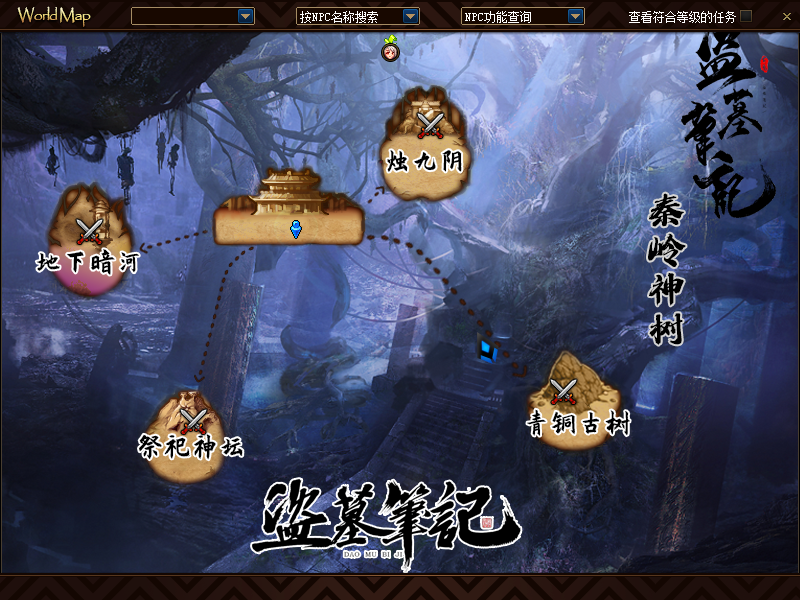This screenshot has width=800, height=600.
Task: Toggle the 查看符合等级的任务 checkbox
Action: click(x=746, y=16)
